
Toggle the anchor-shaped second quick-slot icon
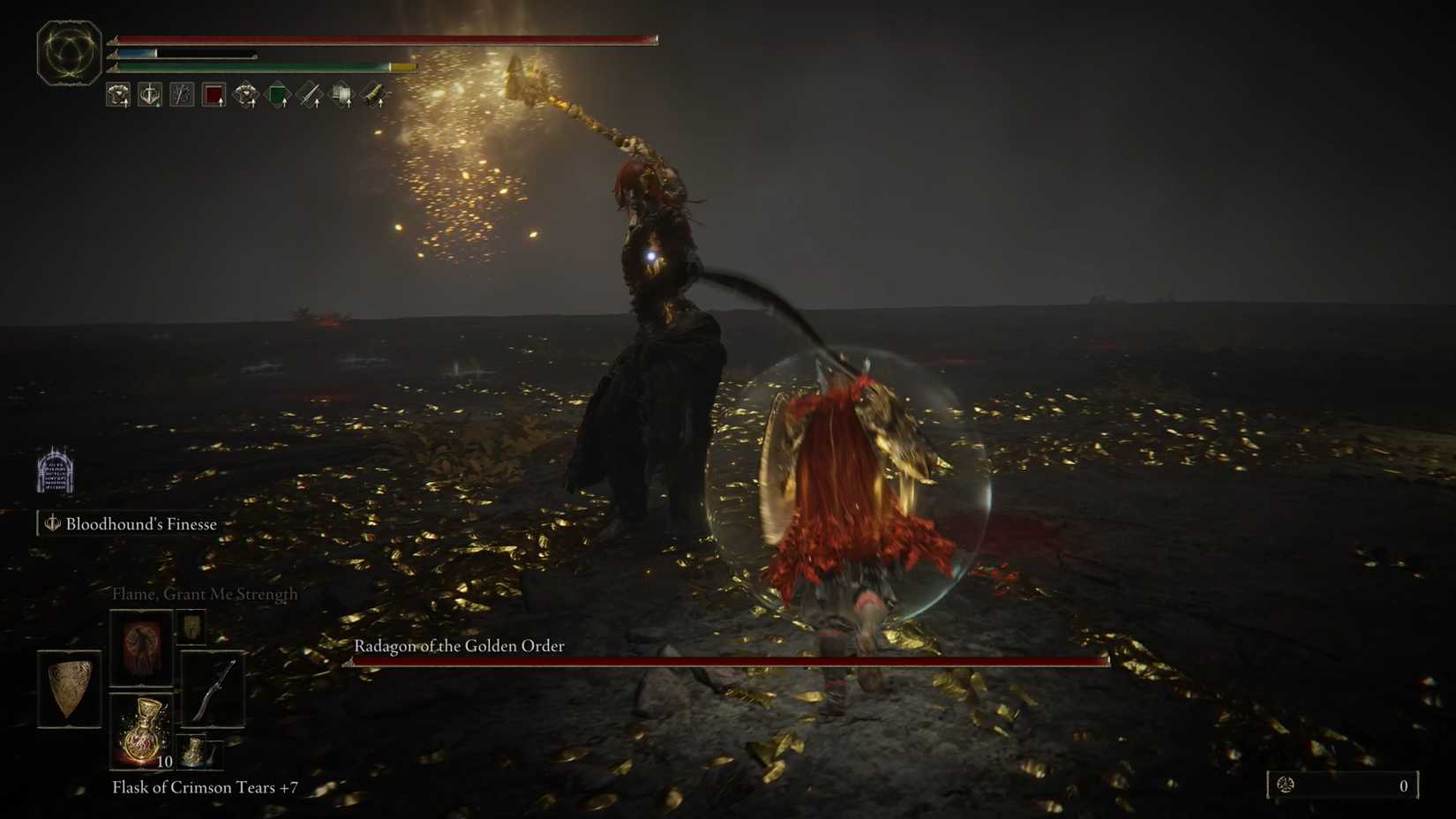tap(149, 94)
